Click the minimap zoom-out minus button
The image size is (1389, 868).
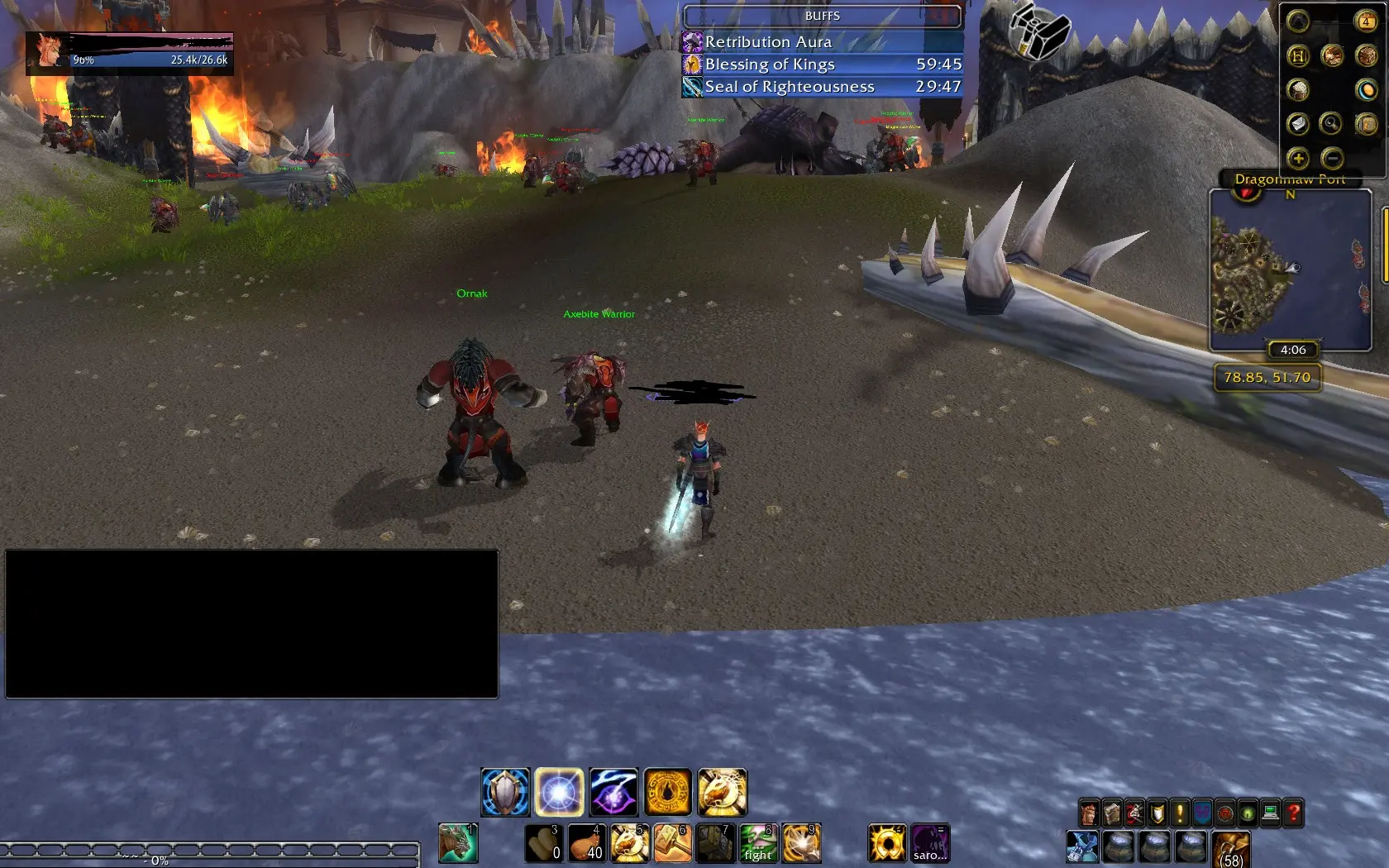coord(1332,159)
